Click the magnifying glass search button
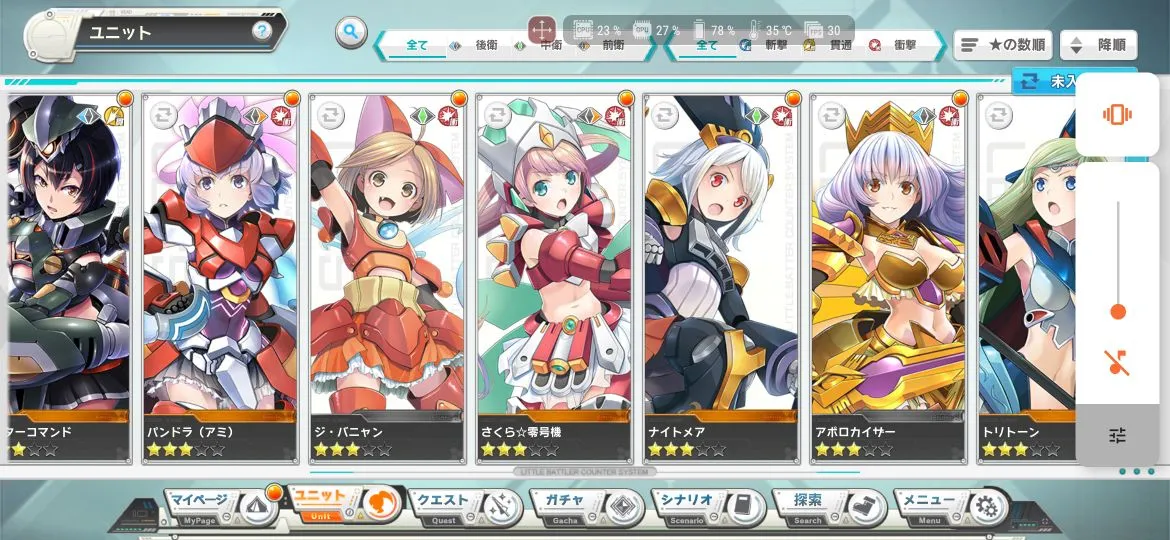 coord(350,32)
